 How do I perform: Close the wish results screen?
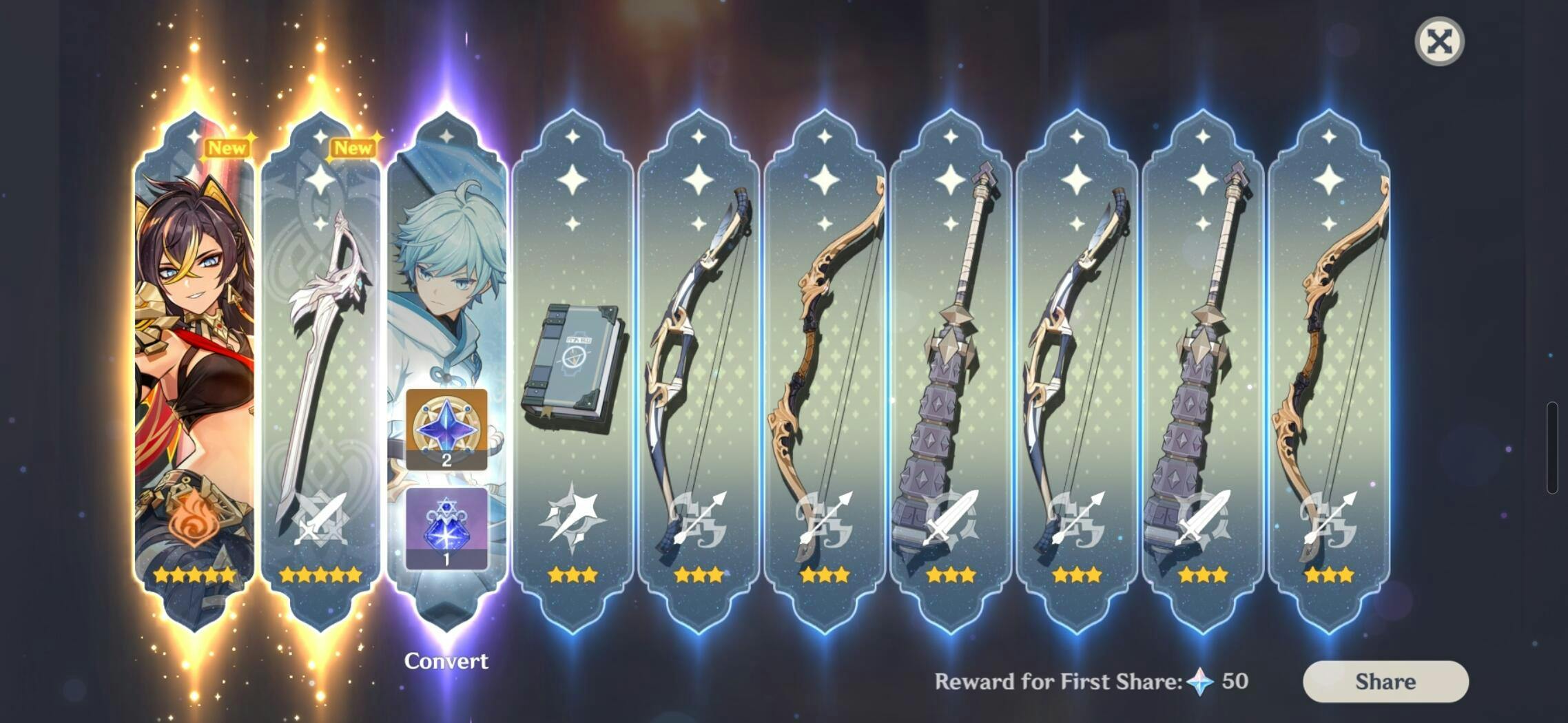[1438, 42]
